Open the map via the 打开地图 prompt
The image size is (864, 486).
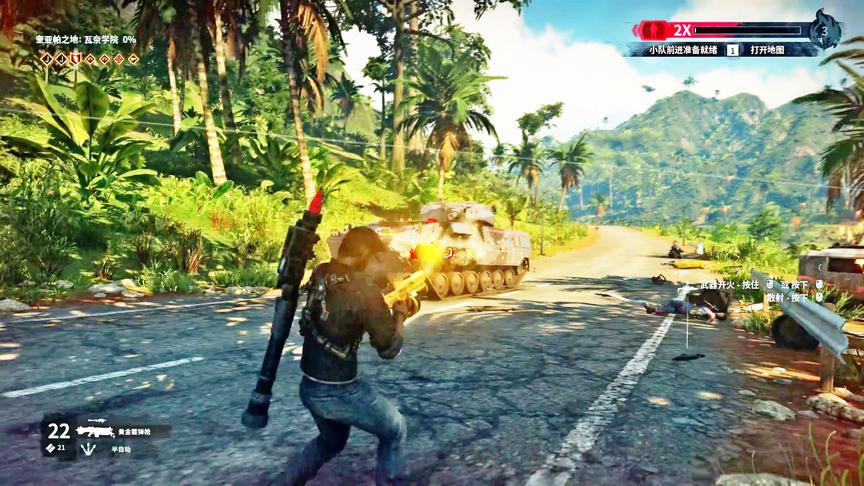point(768,49)
